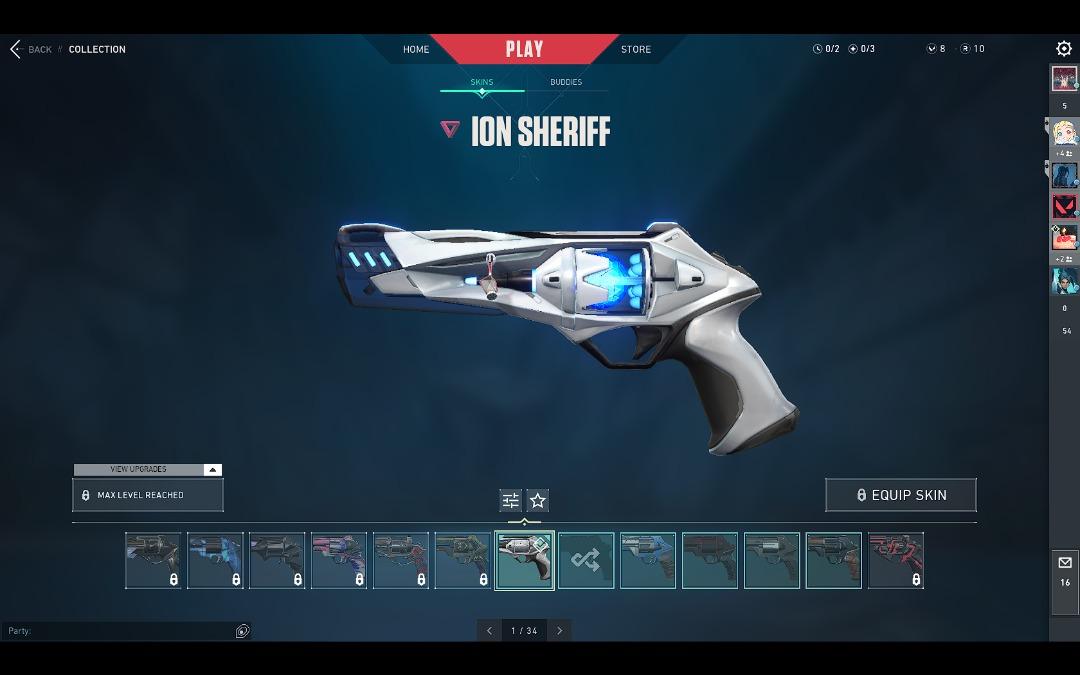Open the Home tab
This screenshot has width=1080, height=675.
tap(416, 49)
